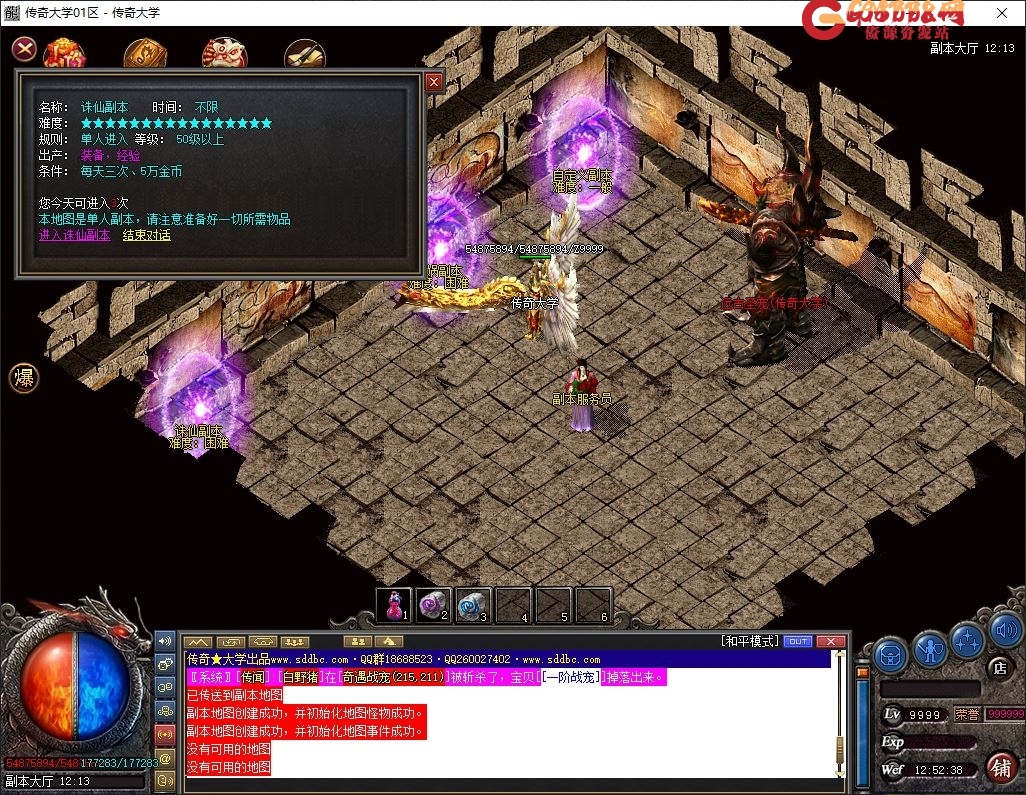Open the blue character figure orb
Screen dimensions: 1026x795
pos(929,651)
